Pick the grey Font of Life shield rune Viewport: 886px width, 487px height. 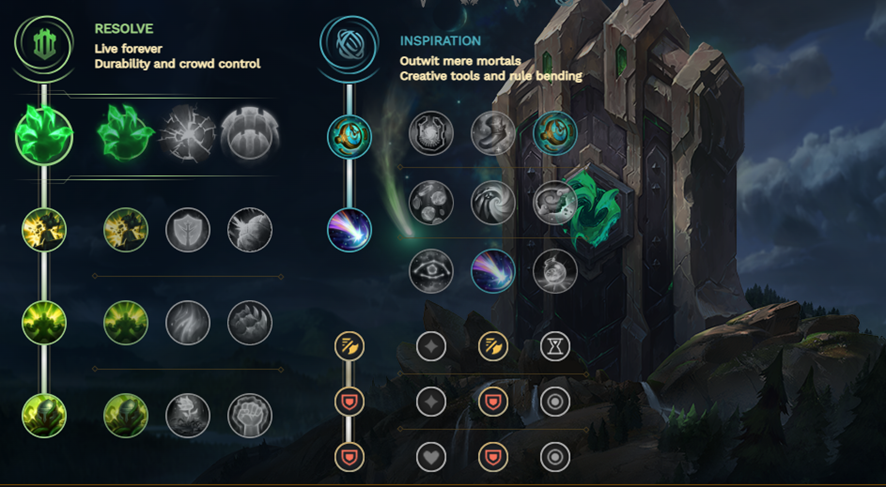coord(187,230)
